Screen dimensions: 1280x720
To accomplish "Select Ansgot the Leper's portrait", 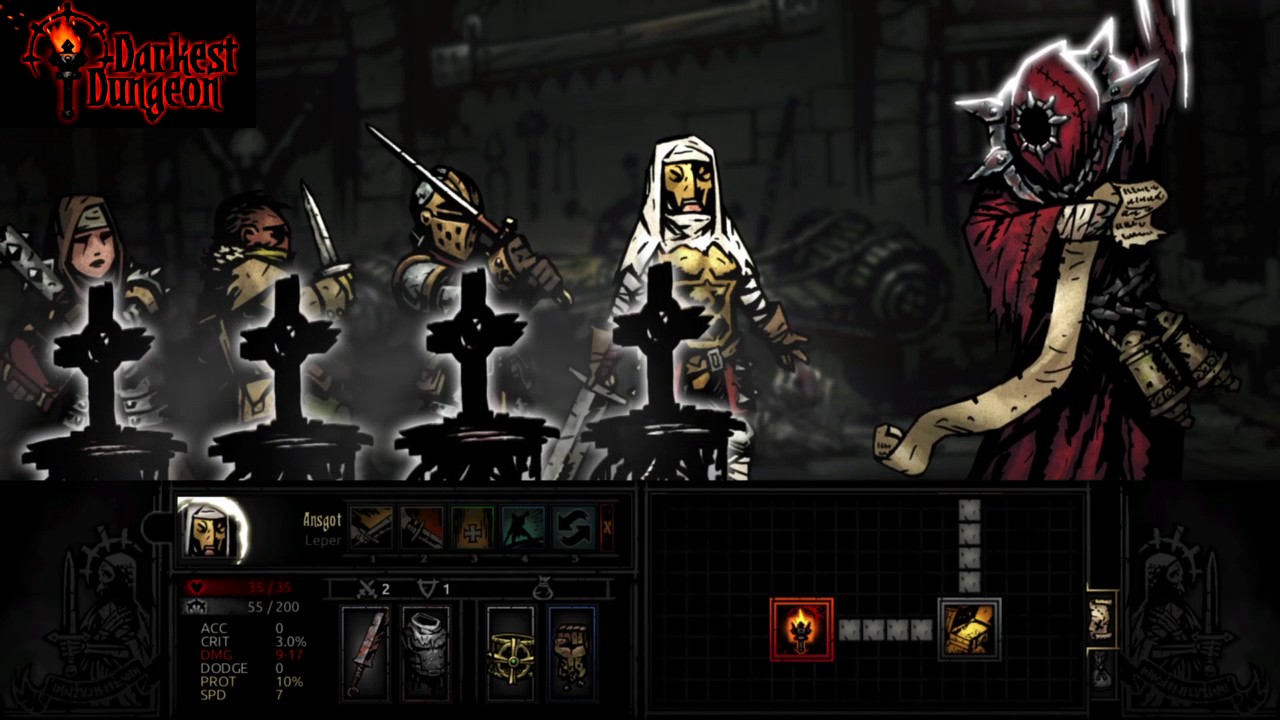I will (x=212, y=528).
